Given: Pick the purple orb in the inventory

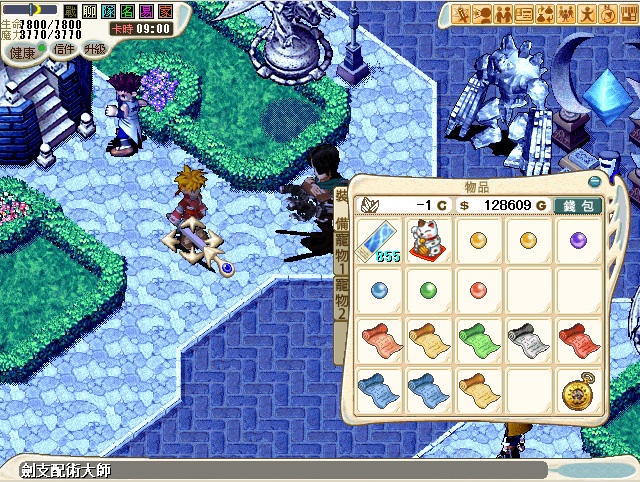Looking at the screenshot, I should tap(578, 240).
